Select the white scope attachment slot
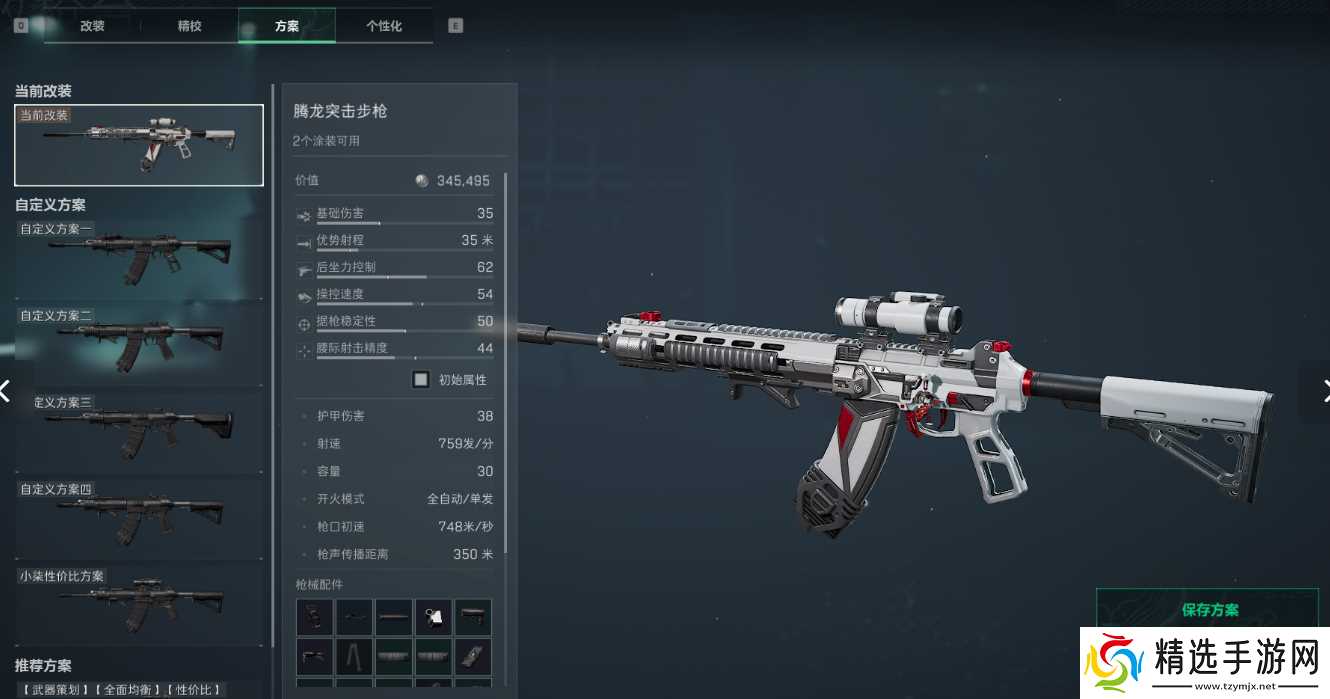The image size is (1330, 699). [x=434, y=617]
